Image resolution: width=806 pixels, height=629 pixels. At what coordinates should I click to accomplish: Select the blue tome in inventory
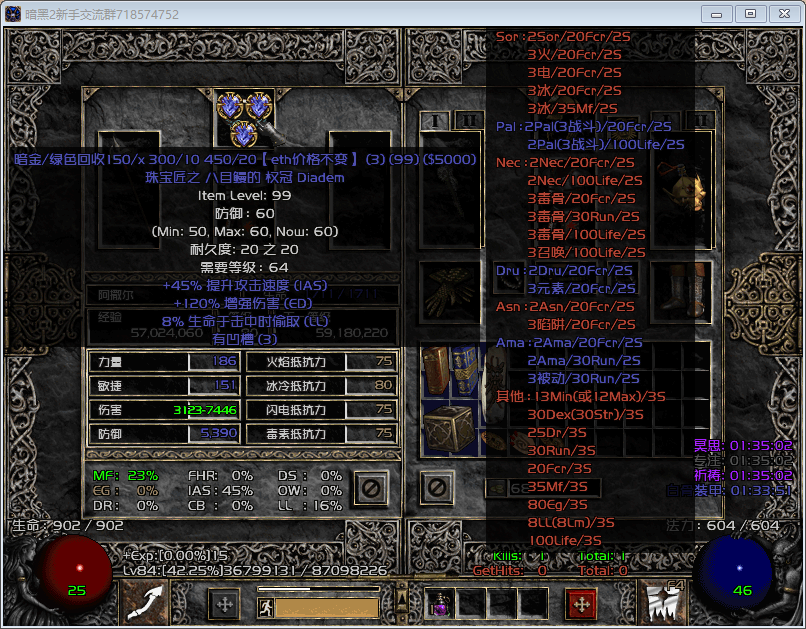point(463,371)
